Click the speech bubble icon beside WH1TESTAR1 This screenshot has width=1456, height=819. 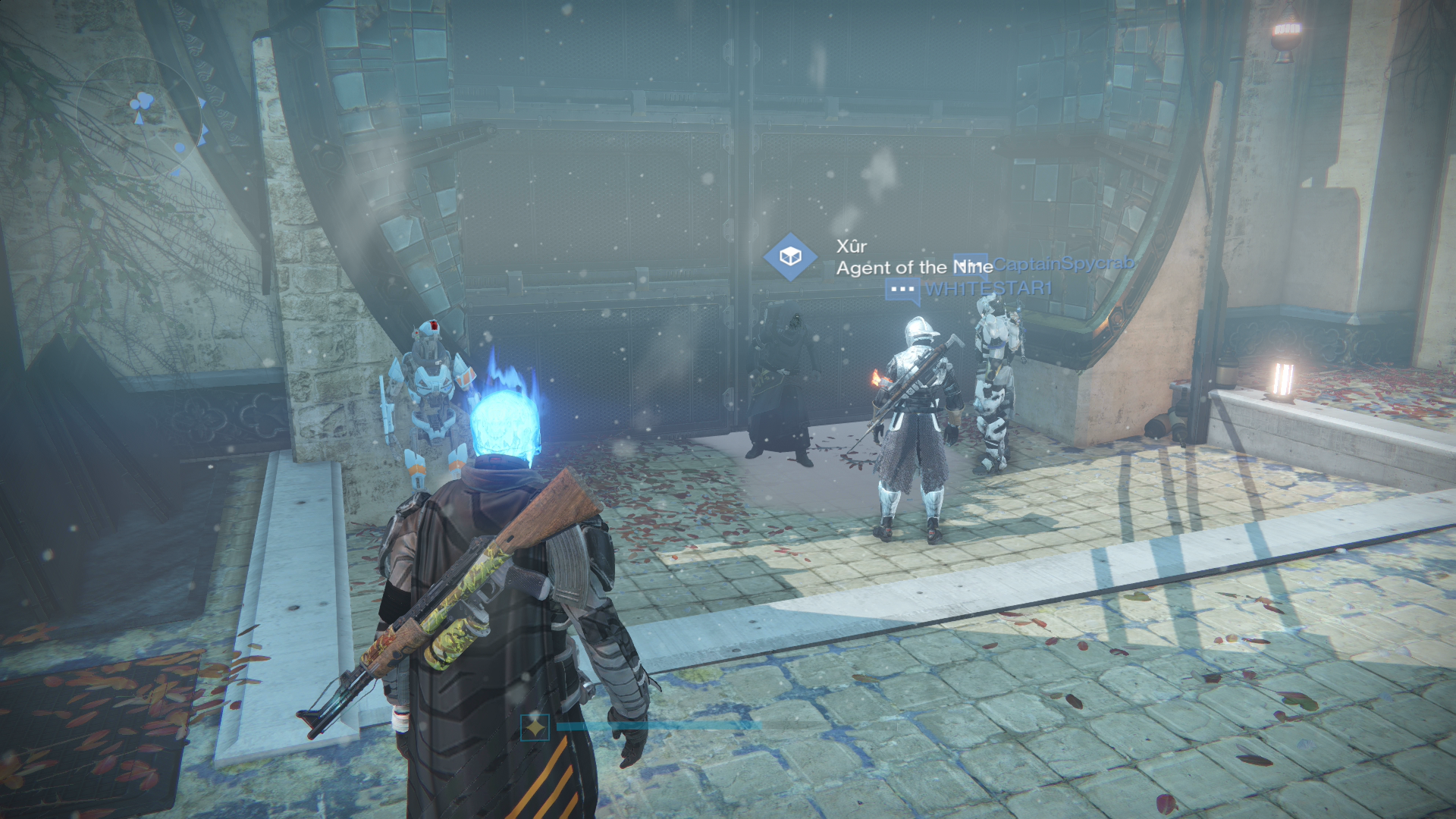point(902,290)
